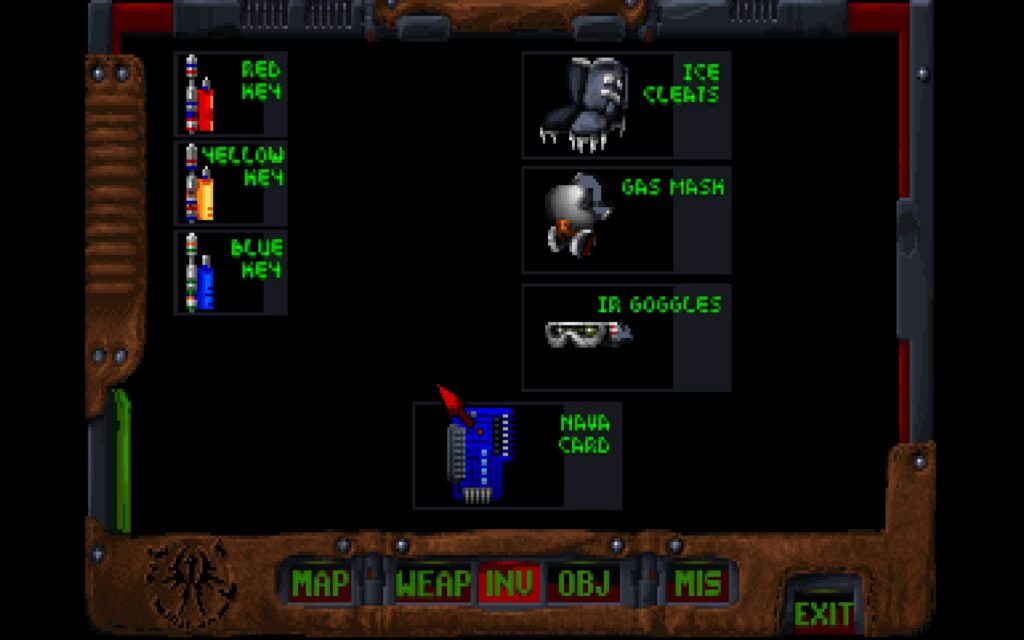Select the Red Key item
The height and width of the screenshot is (640, 1024).
[230, 95]
